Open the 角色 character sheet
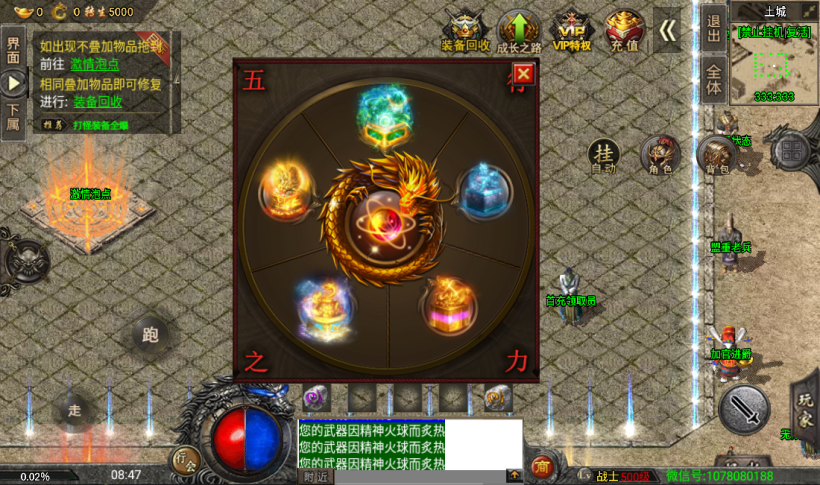The image size is (820, 485). 660,155
